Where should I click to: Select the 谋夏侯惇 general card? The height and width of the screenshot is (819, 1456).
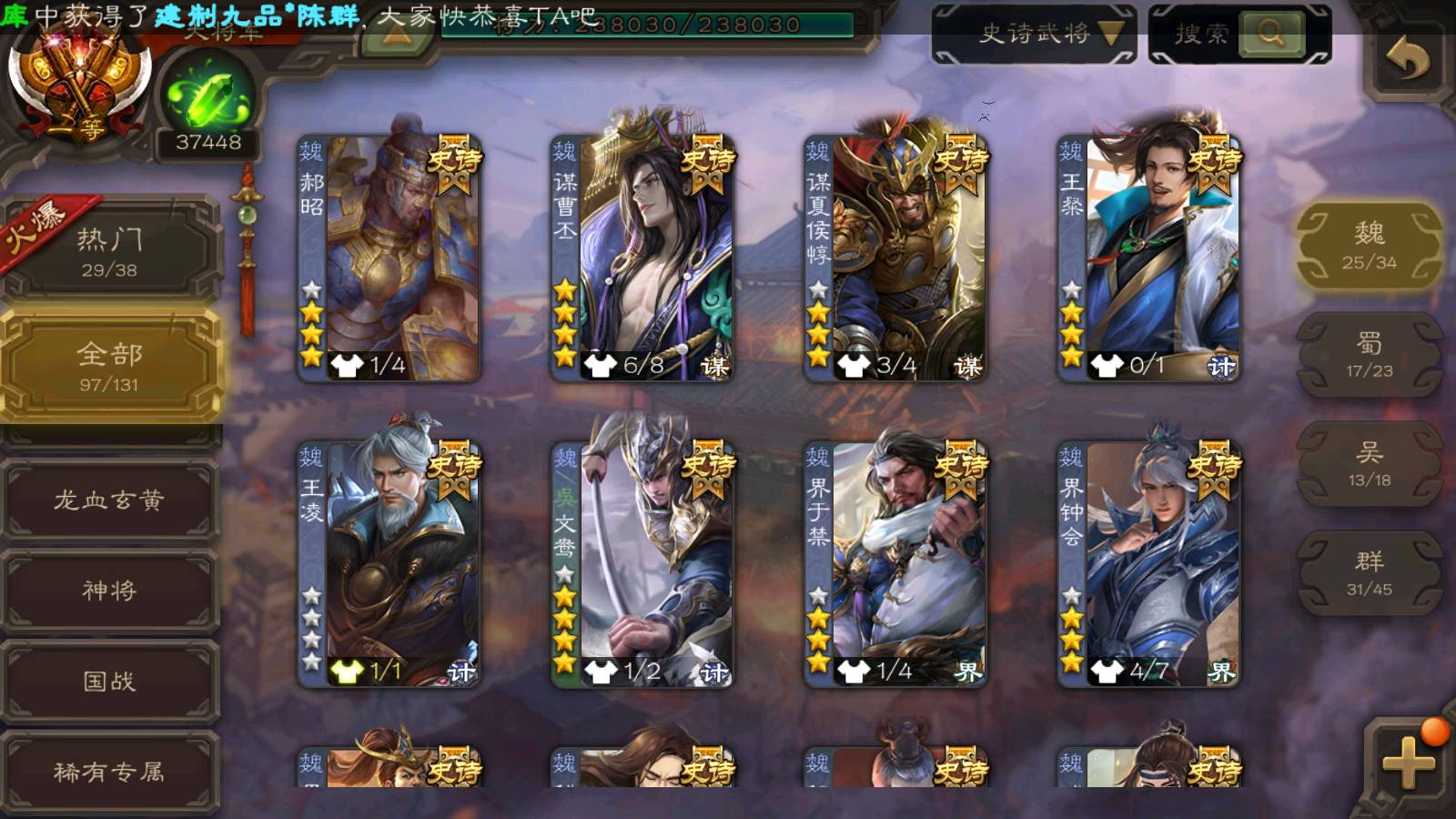pos(895,258)
